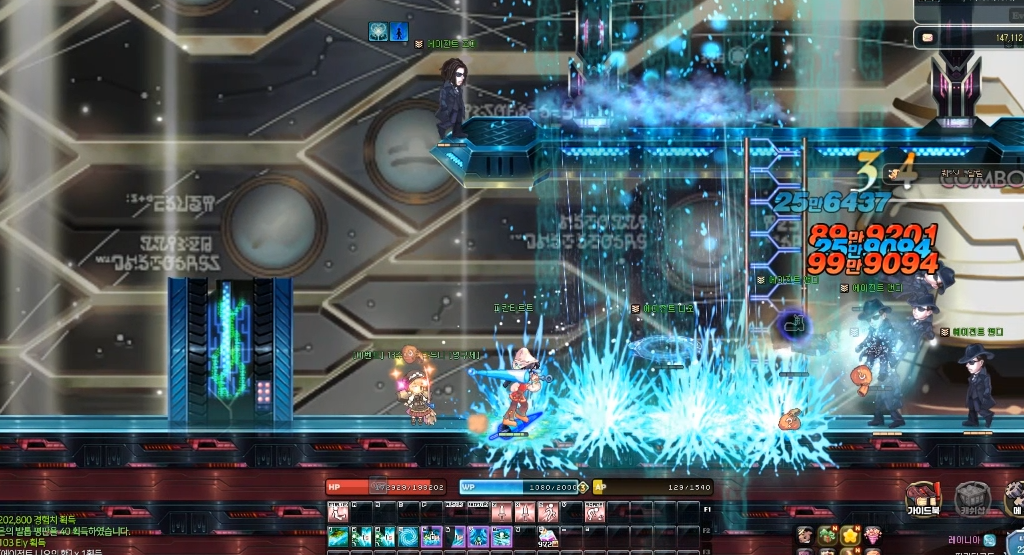Click the blue silhouette buff icon

tap(399, 32)
